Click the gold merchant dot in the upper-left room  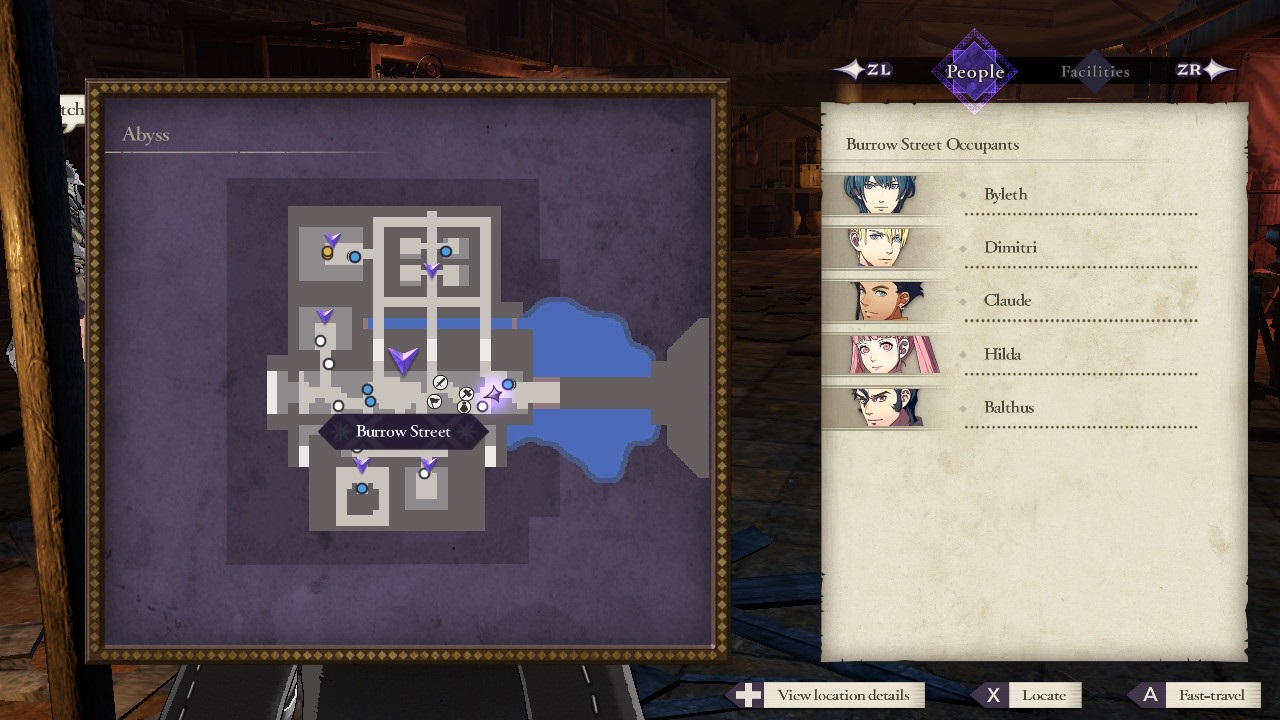[327, 254]
